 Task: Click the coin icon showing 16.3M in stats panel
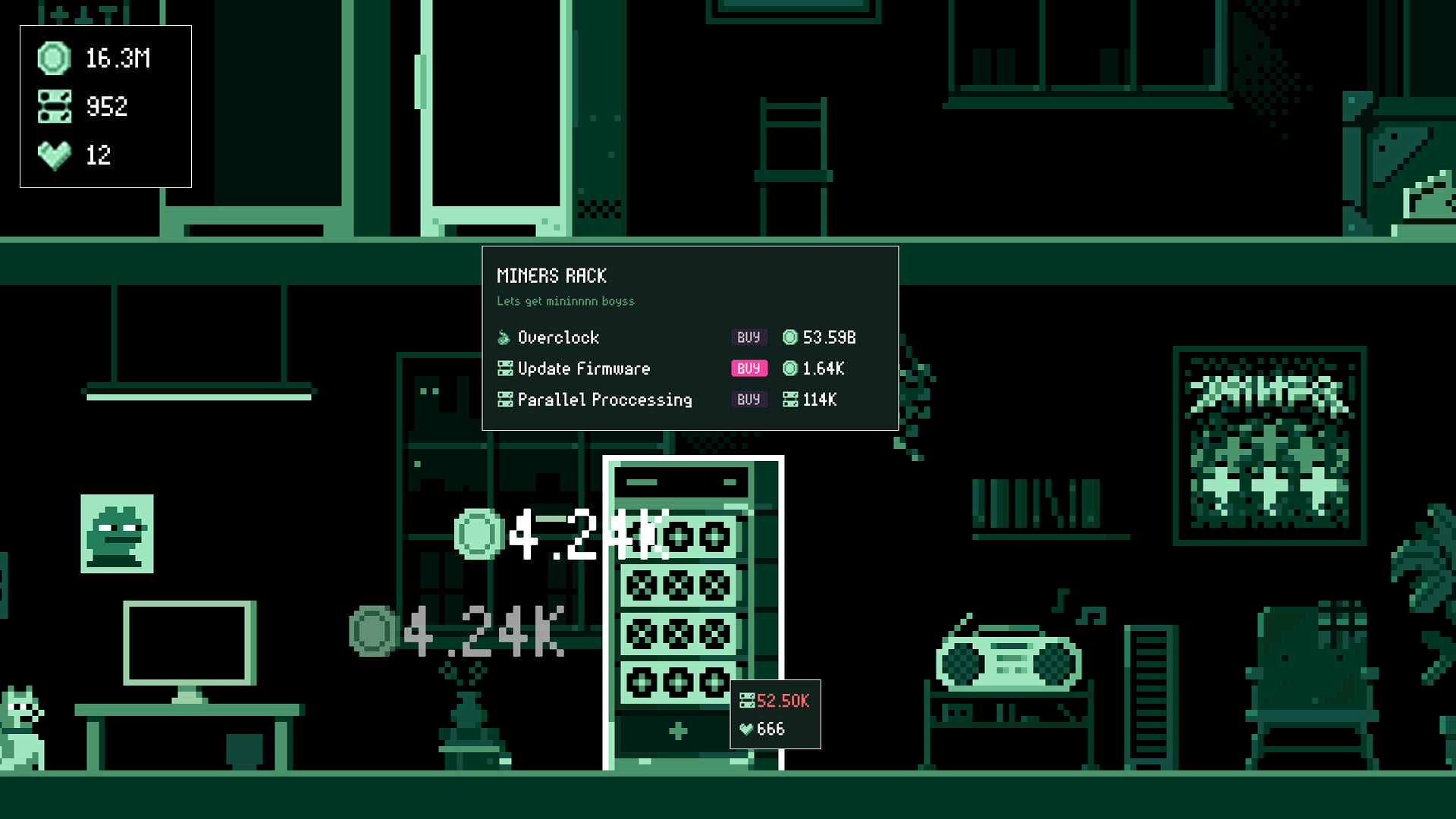click(x=53, y=58)
